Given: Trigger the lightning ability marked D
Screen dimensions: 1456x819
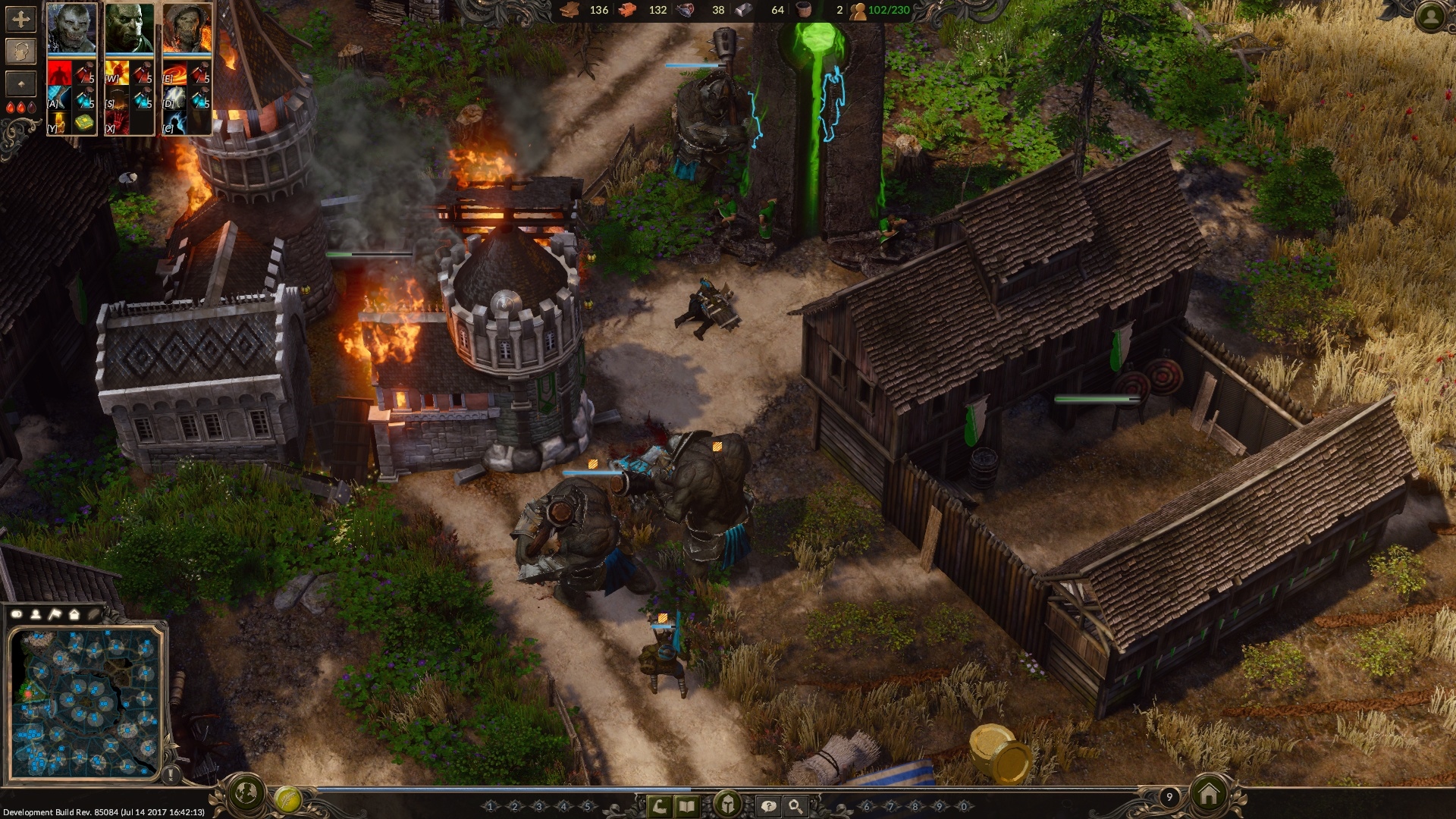Looking at the screenshot, I should pos(176,98).
